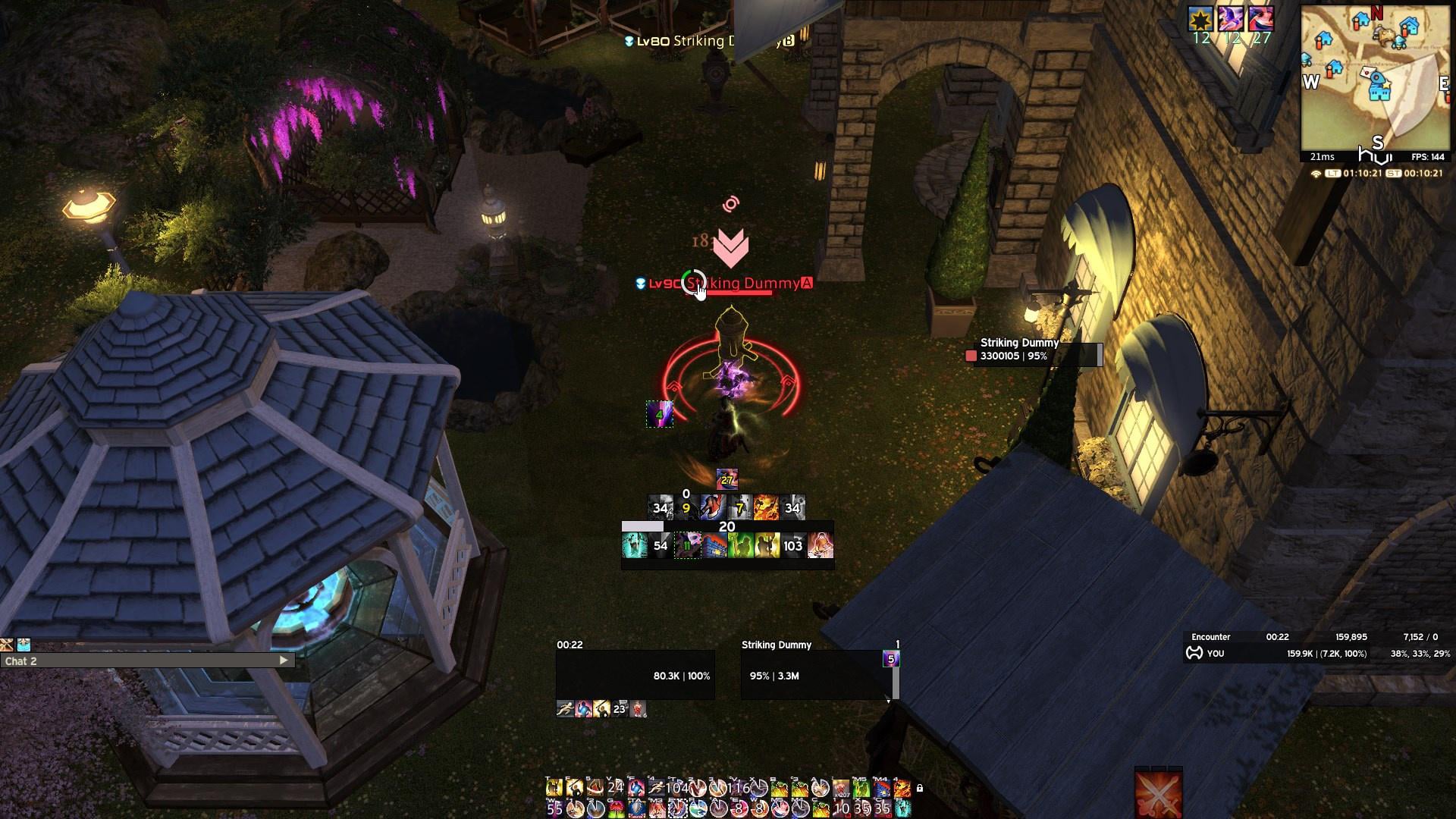Image resolution: width=1456 pixels, height=819 pixels.
Task: Use the blue castle wall Rampart ability
Action: [x=714, y=545]
